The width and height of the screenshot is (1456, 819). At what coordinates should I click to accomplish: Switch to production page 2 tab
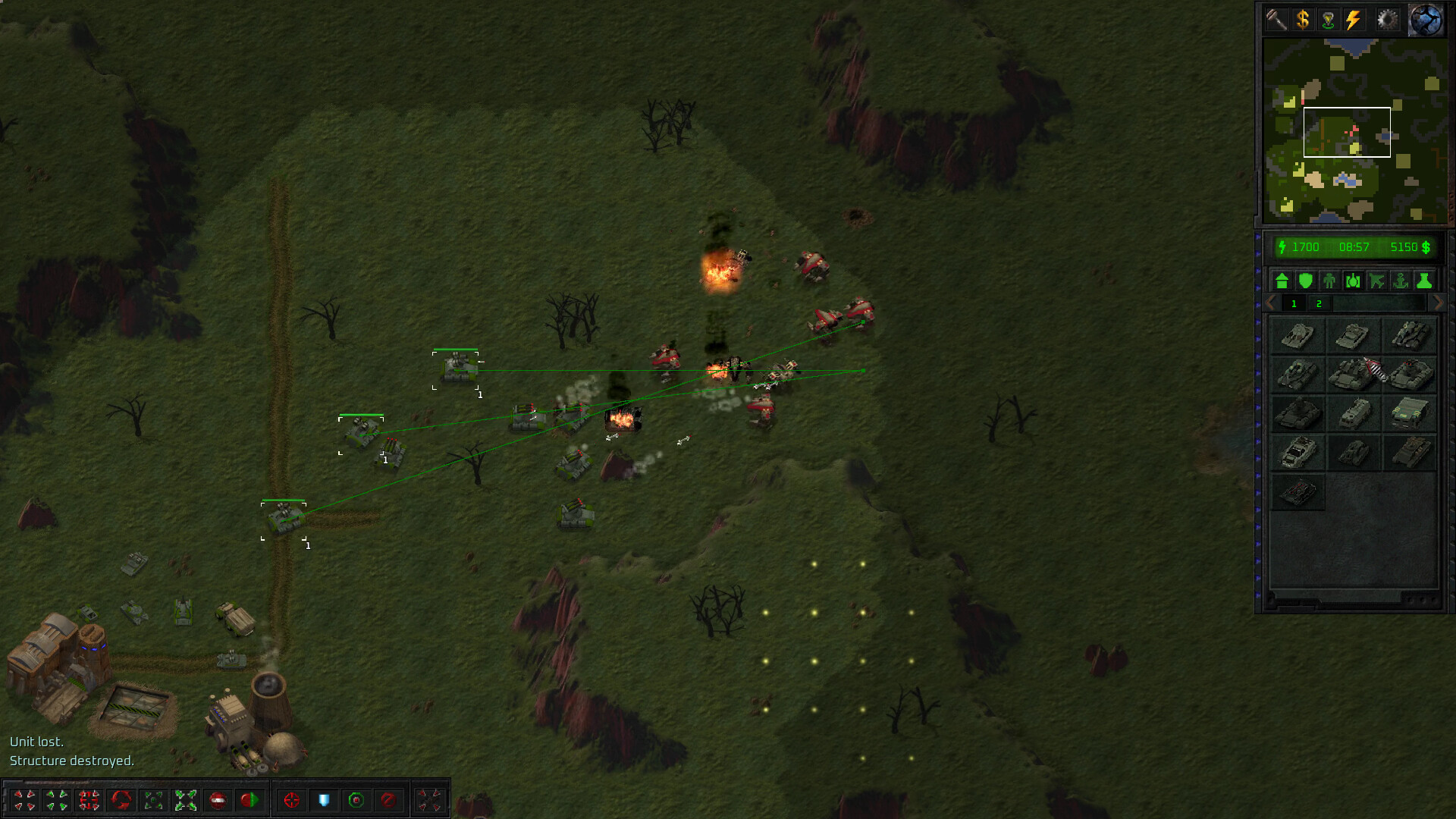(1319, 304)
